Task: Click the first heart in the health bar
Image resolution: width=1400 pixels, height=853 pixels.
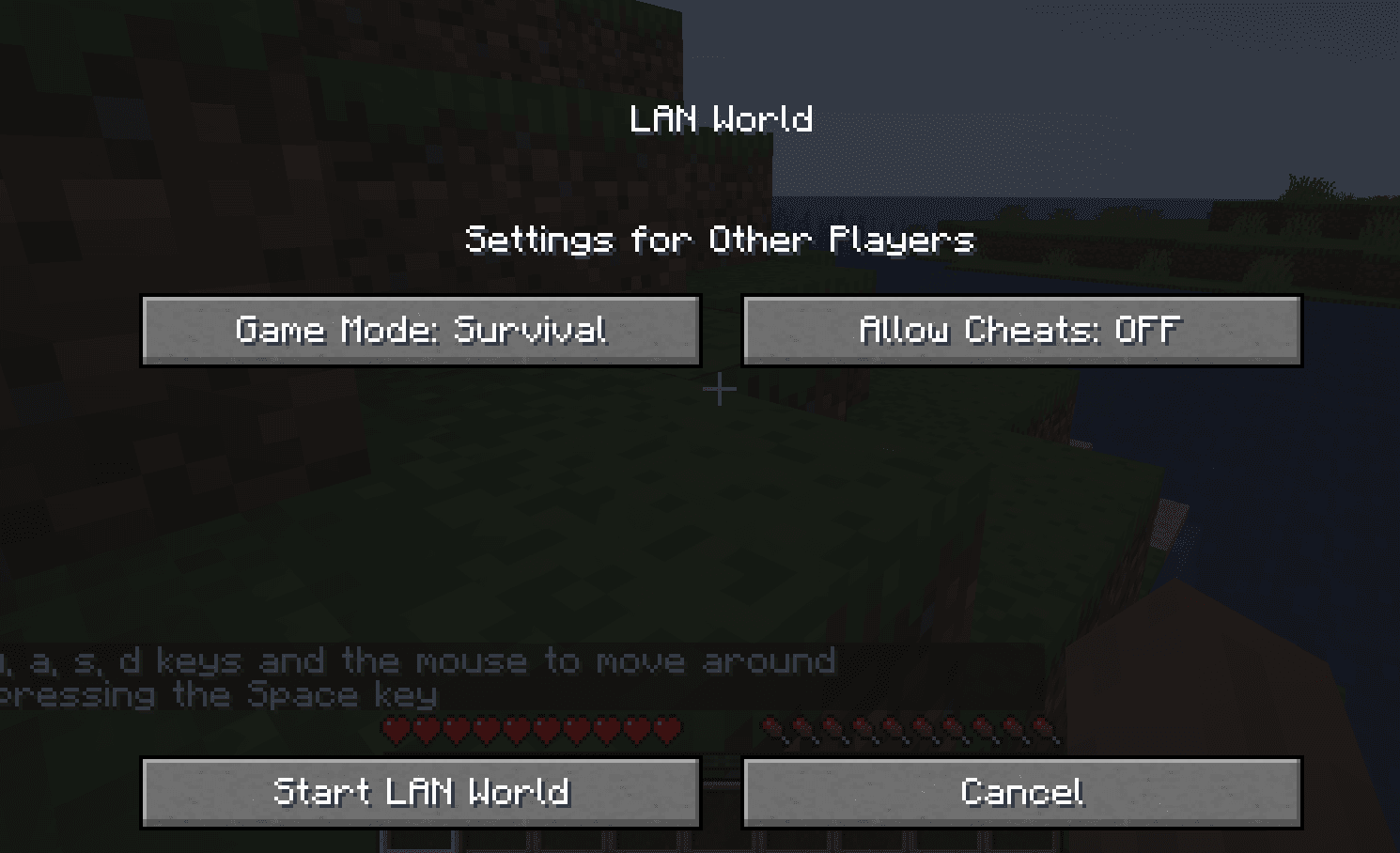Action: (x=395, y=728)
